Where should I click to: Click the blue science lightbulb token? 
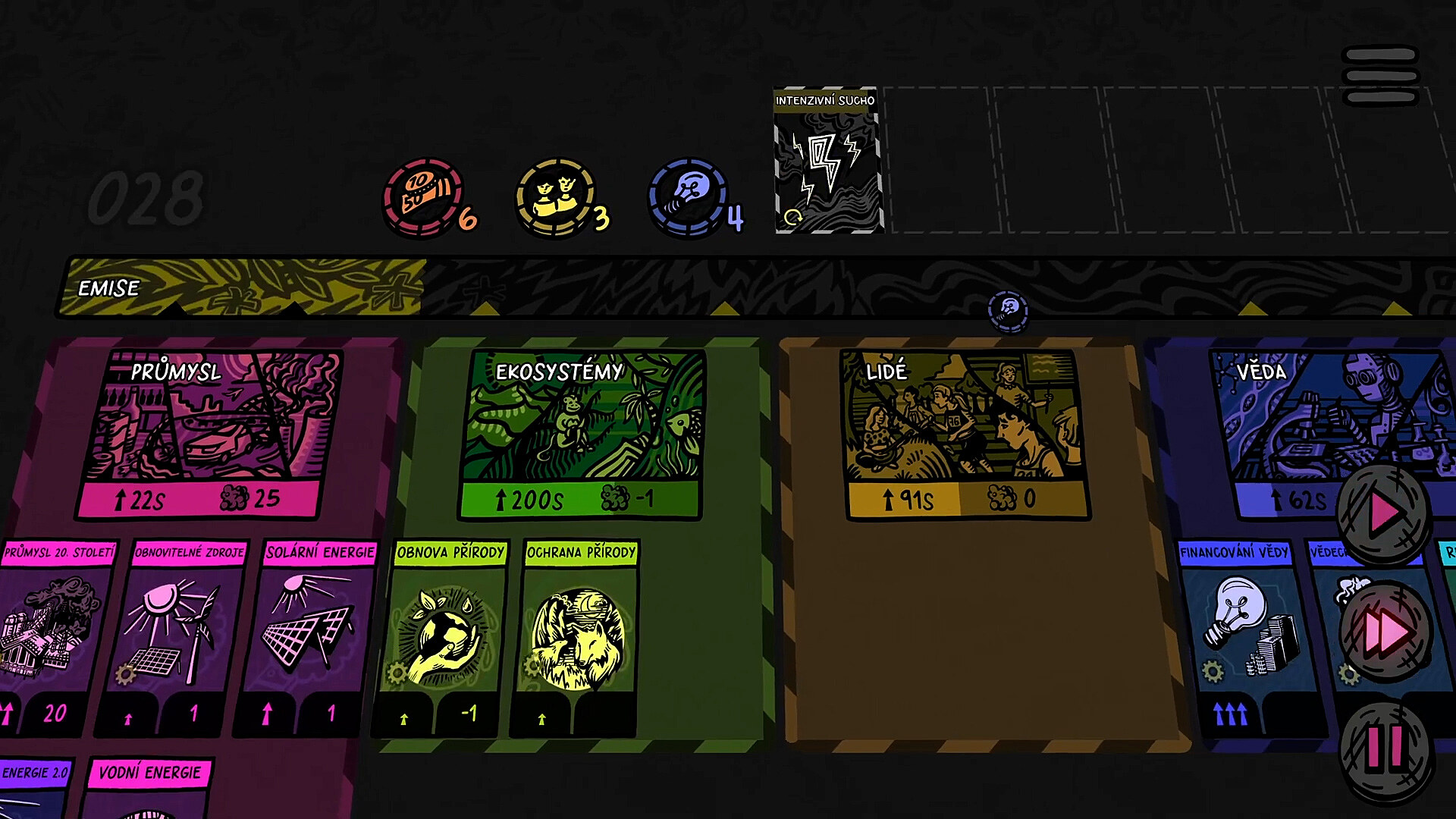pyautogui.click(x=688, y=196)
